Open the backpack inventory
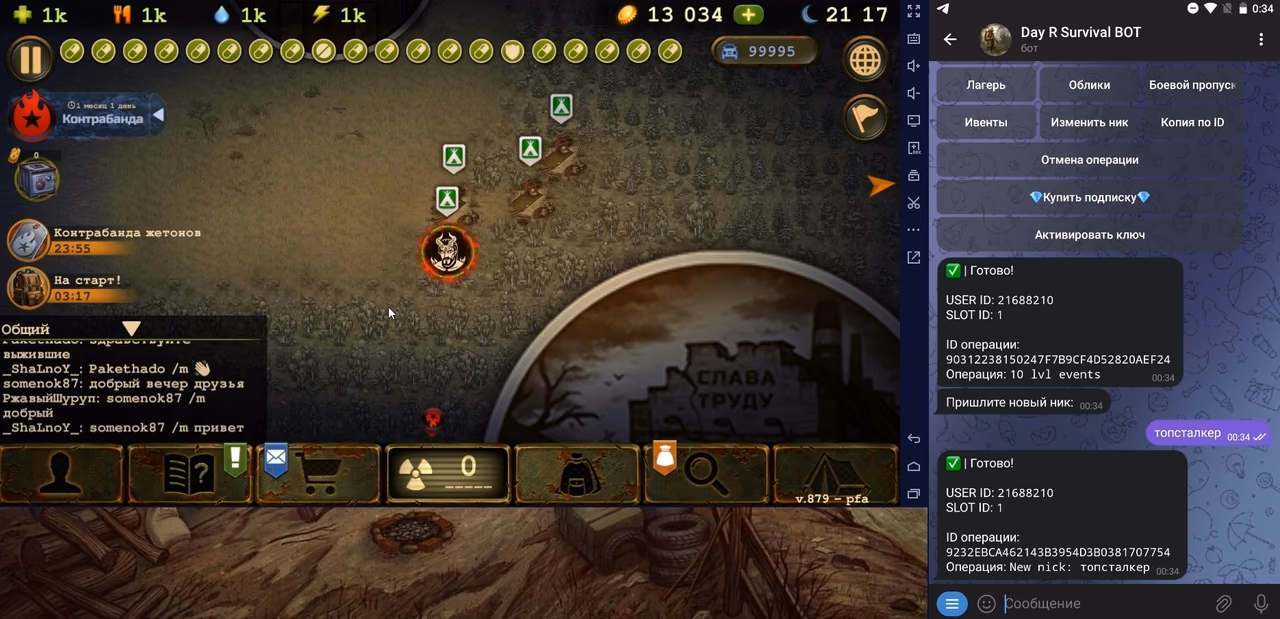This screenshot has width=1280, height=619. pyautogui.click(x=577, y=474)
